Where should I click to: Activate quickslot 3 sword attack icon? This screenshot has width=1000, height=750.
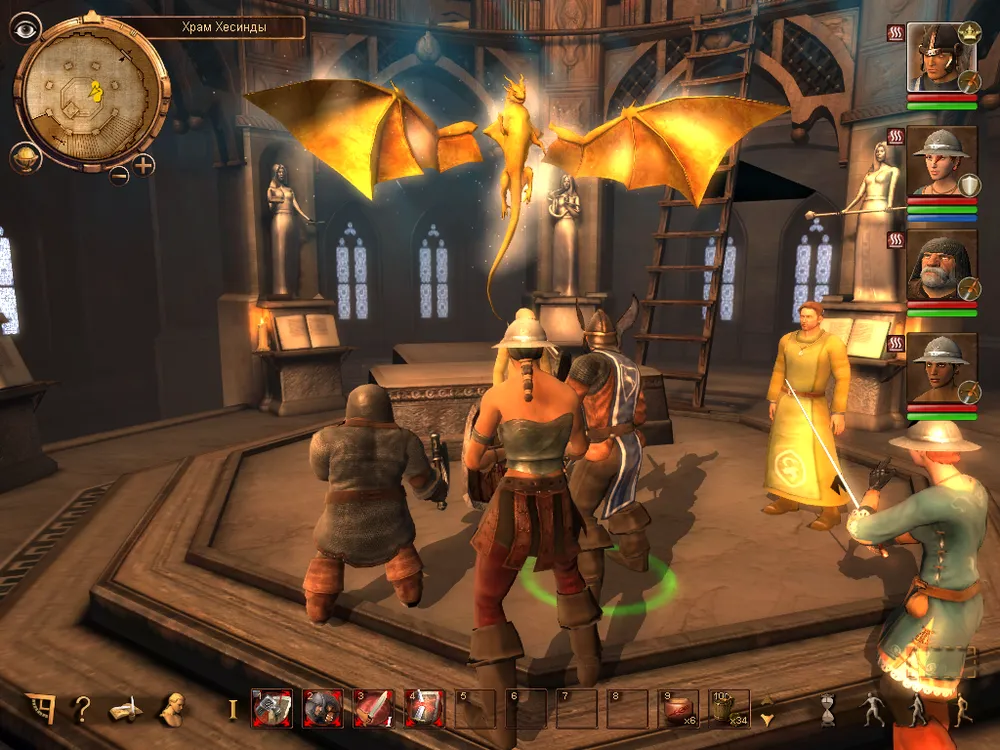click(x=374, y=708)
